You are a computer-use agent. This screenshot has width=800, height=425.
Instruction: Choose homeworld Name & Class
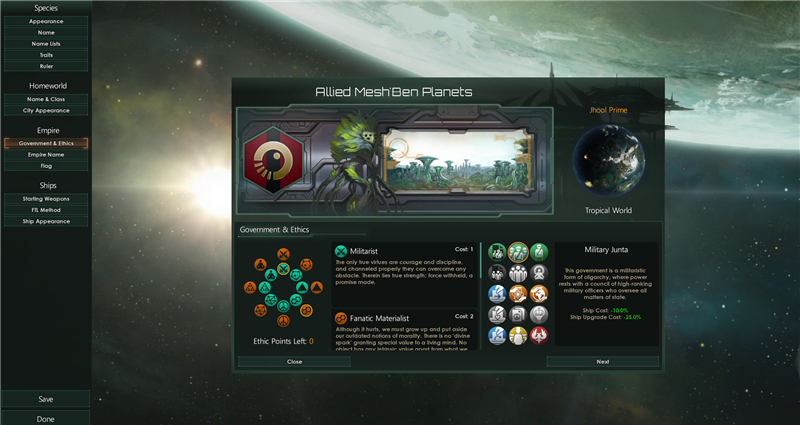46,99
